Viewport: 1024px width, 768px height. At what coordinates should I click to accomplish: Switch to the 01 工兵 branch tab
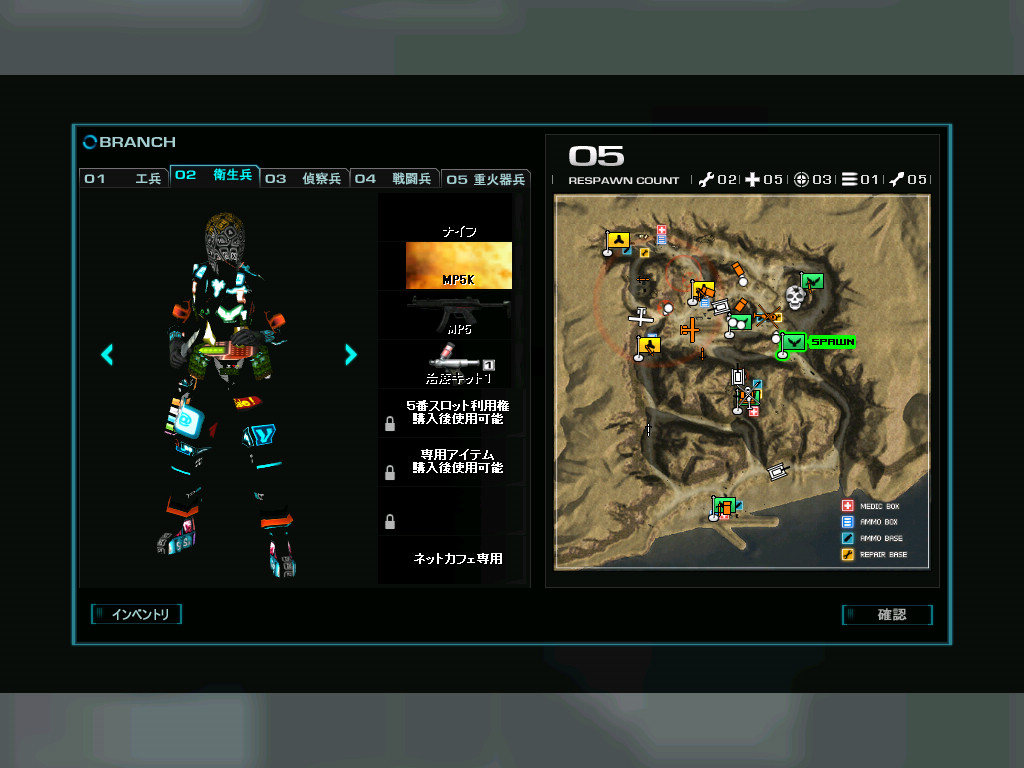click(124, 179)
